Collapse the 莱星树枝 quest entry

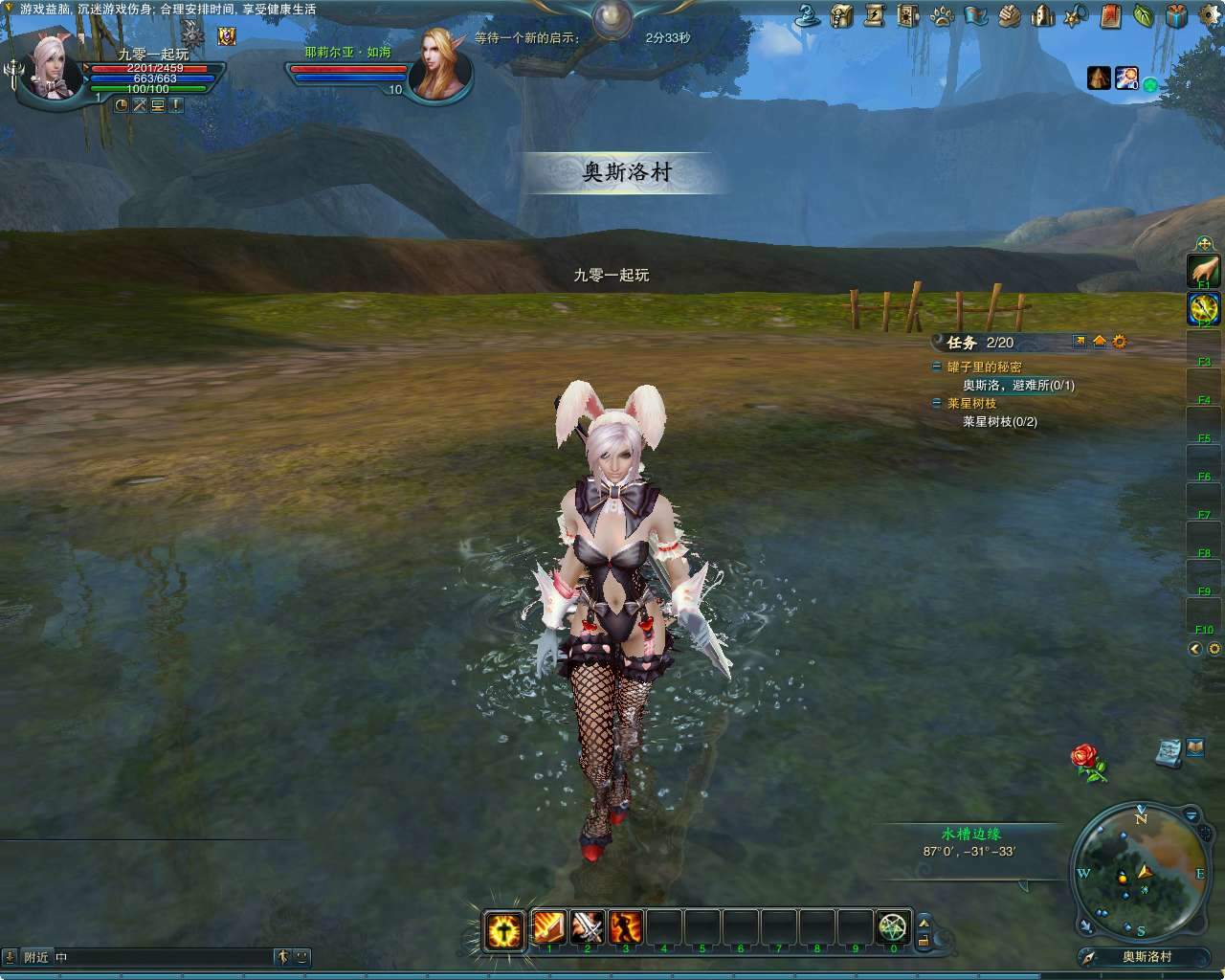pos(937,403)
